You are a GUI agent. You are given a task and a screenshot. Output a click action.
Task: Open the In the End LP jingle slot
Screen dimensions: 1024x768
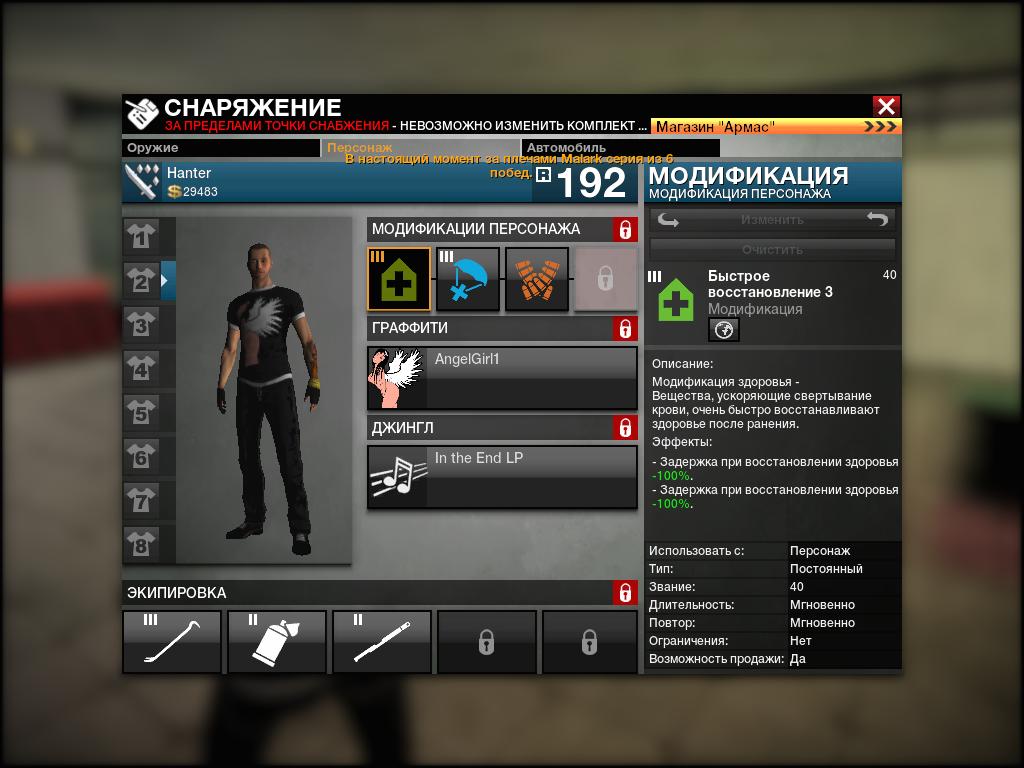tap(502, 477)
